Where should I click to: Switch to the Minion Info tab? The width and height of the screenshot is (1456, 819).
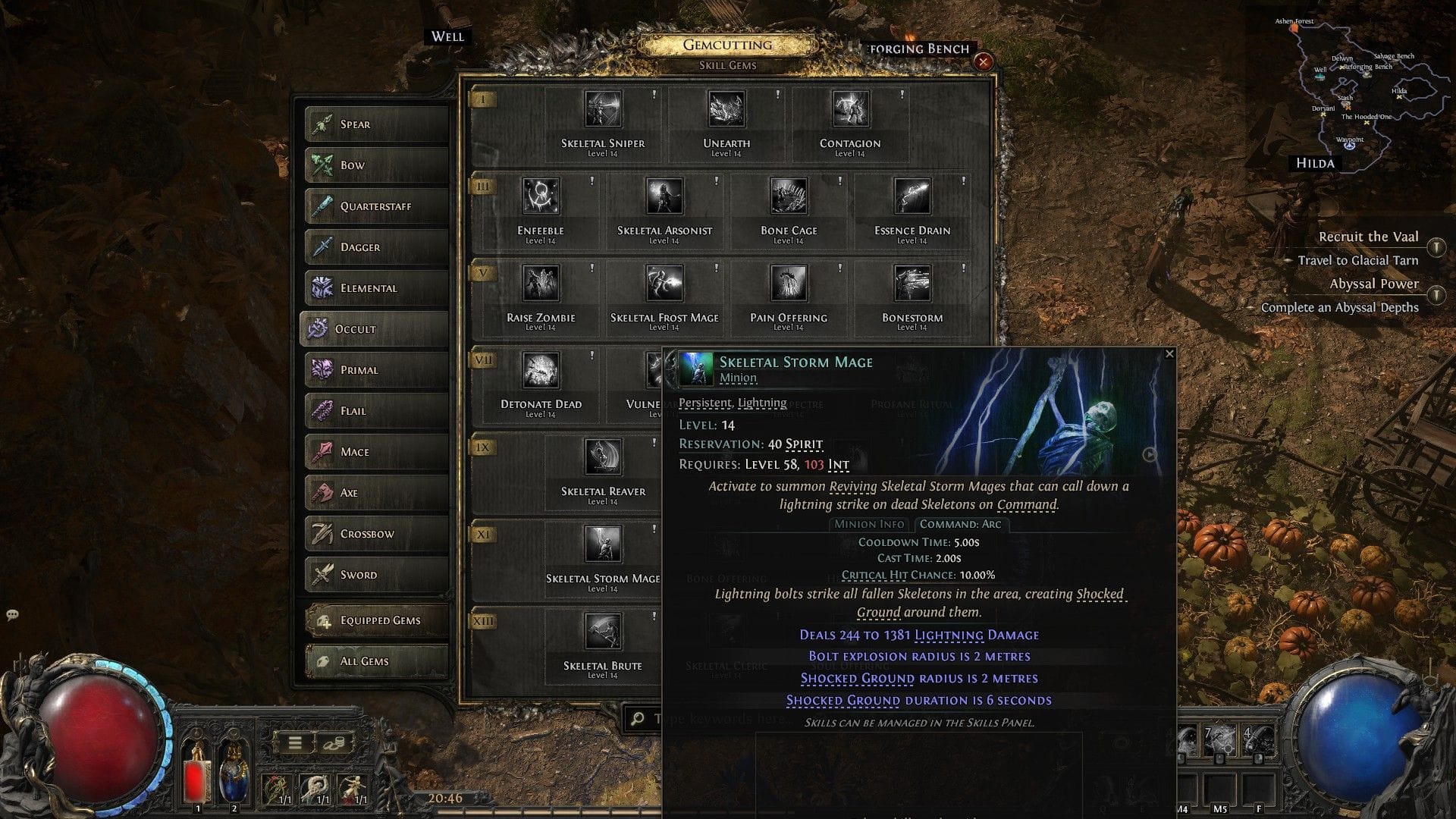(869, 524)
